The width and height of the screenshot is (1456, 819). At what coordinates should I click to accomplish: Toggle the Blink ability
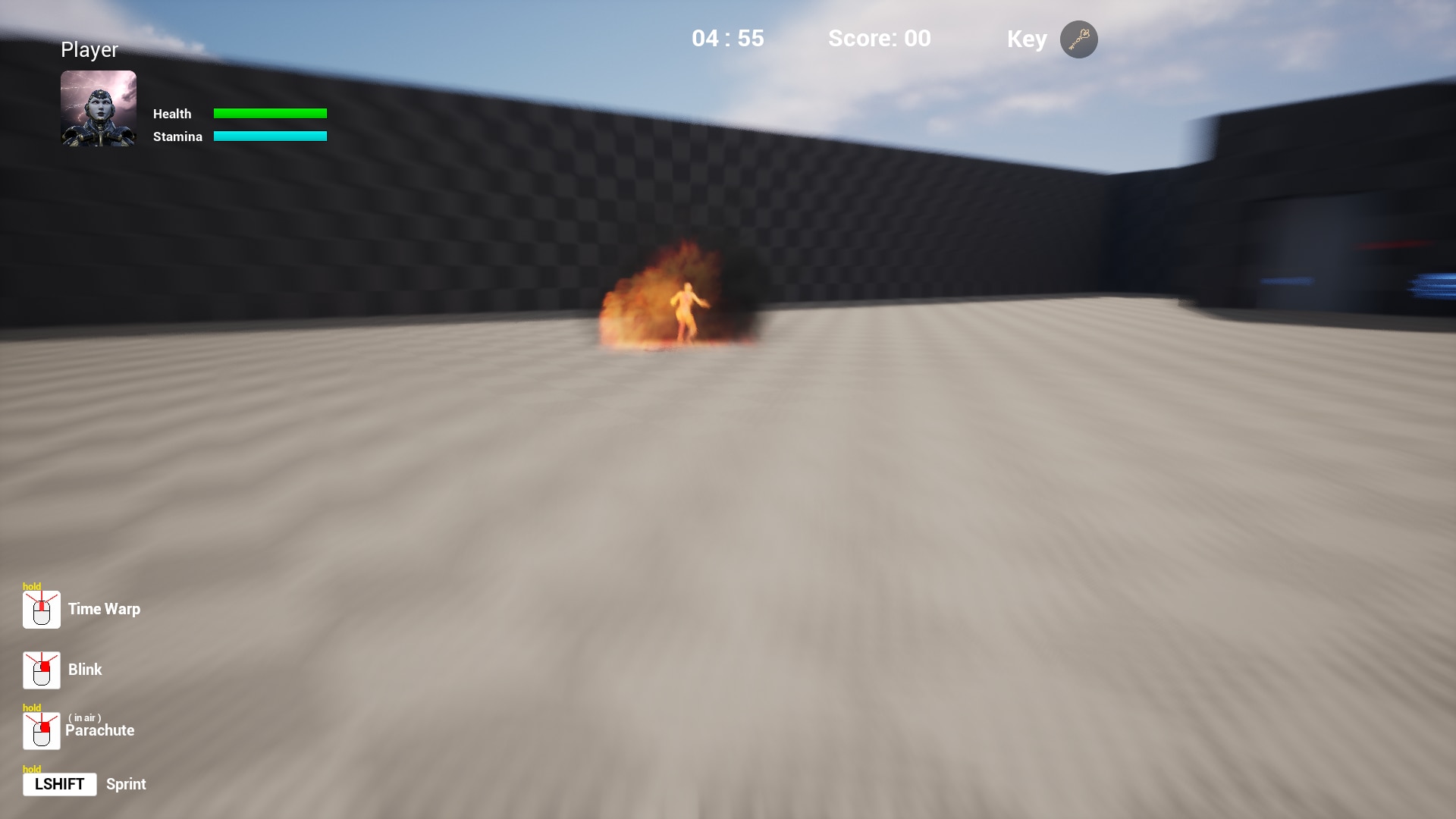[84, 670]
